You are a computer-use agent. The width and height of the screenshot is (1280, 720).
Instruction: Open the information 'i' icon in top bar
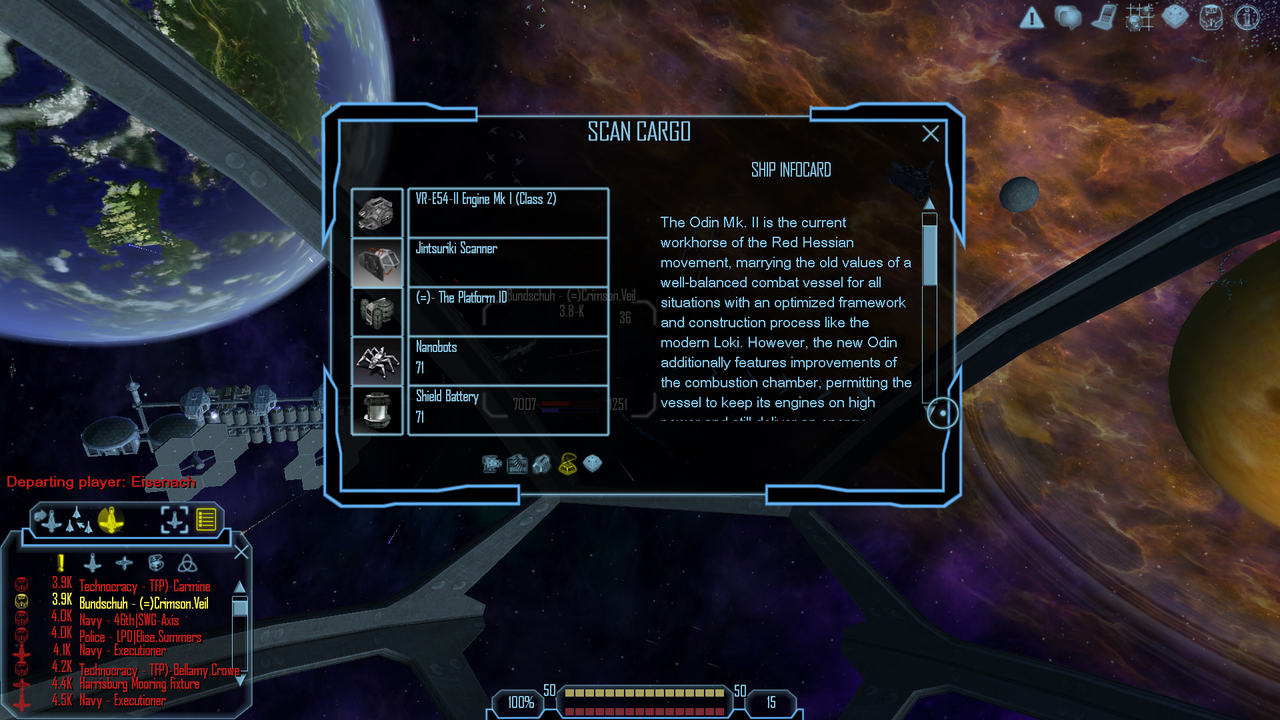click(1246, 17)
